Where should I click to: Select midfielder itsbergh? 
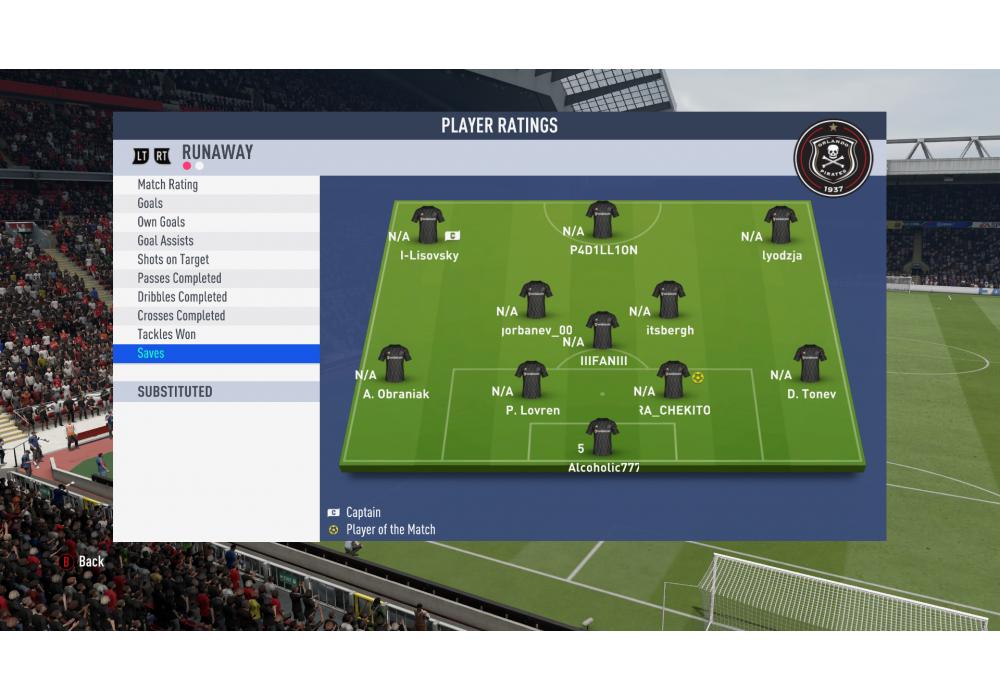(x=669, y=300)
